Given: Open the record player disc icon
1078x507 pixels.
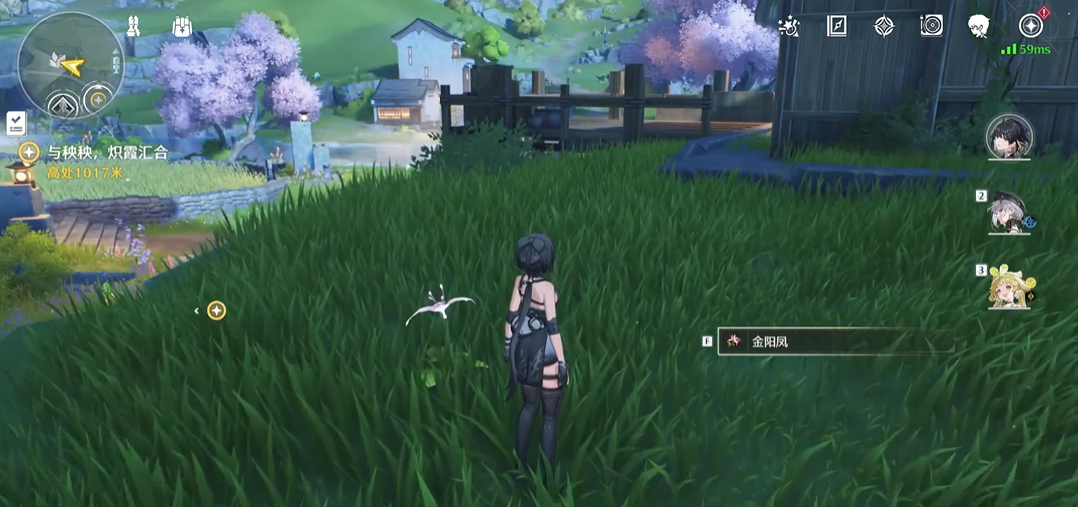Looking at the screenshot, I should coord(931,27).
